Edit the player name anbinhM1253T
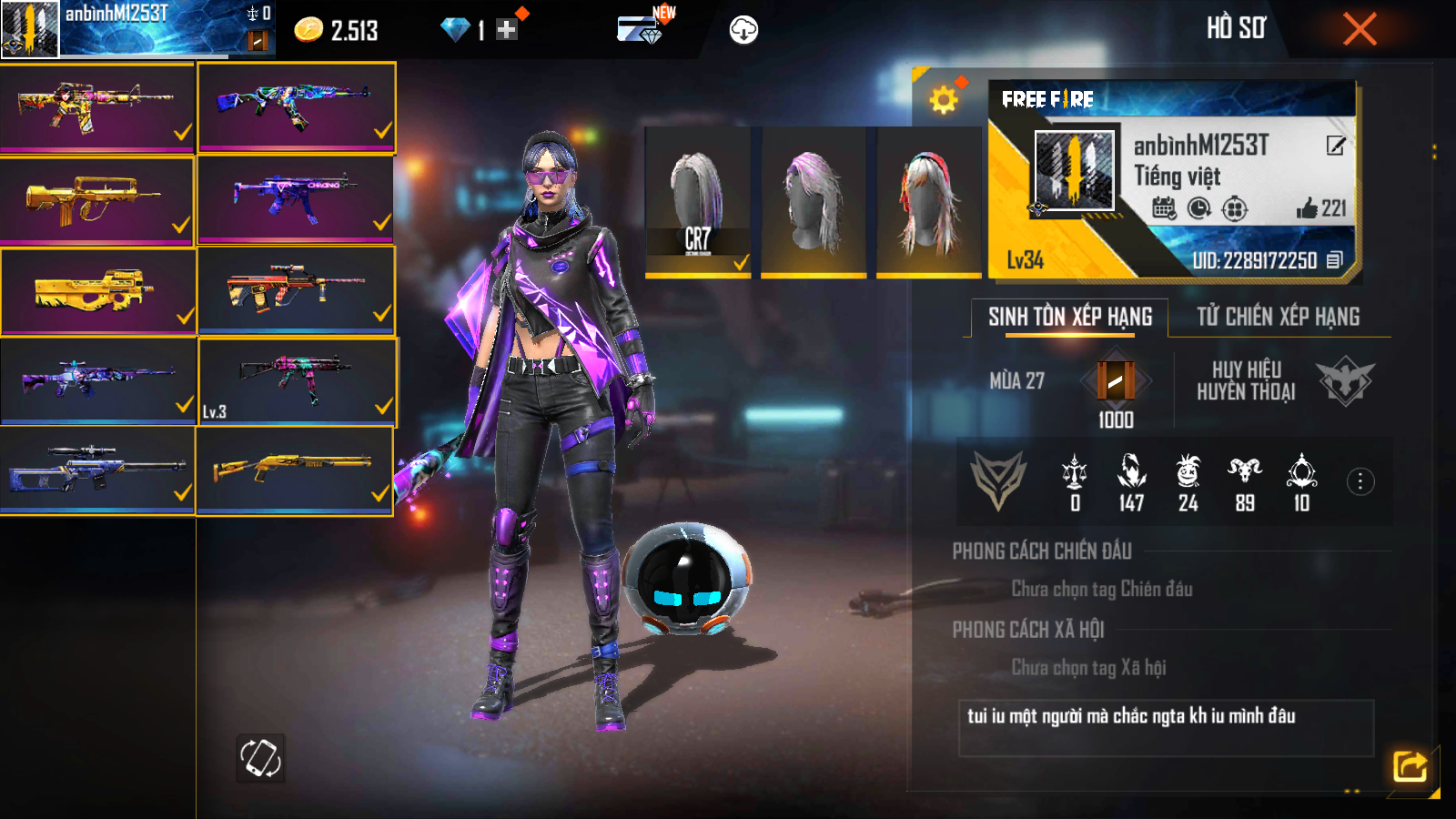Screen dimensions: 1456x819 1335,146
